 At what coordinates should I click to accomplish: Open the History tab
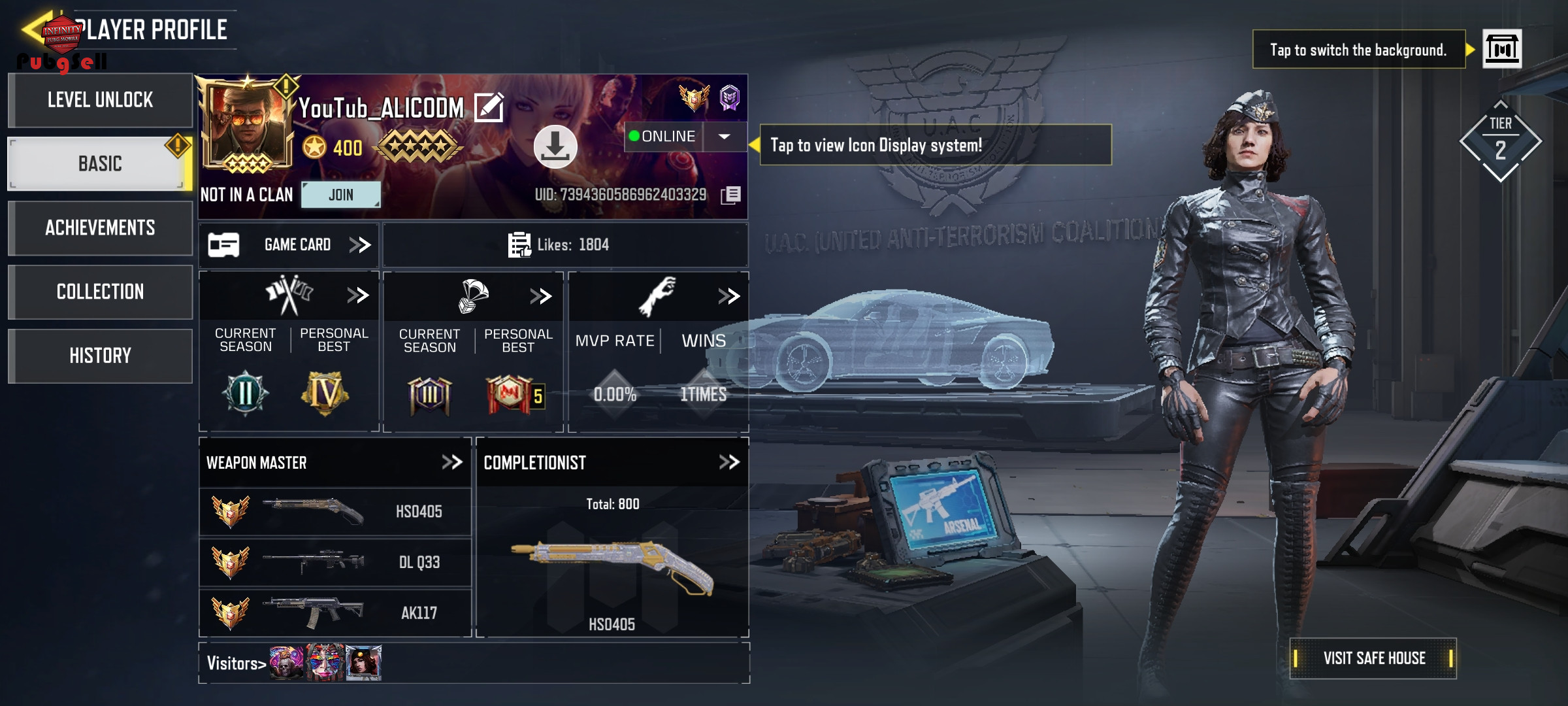click(x=100, y=356)
